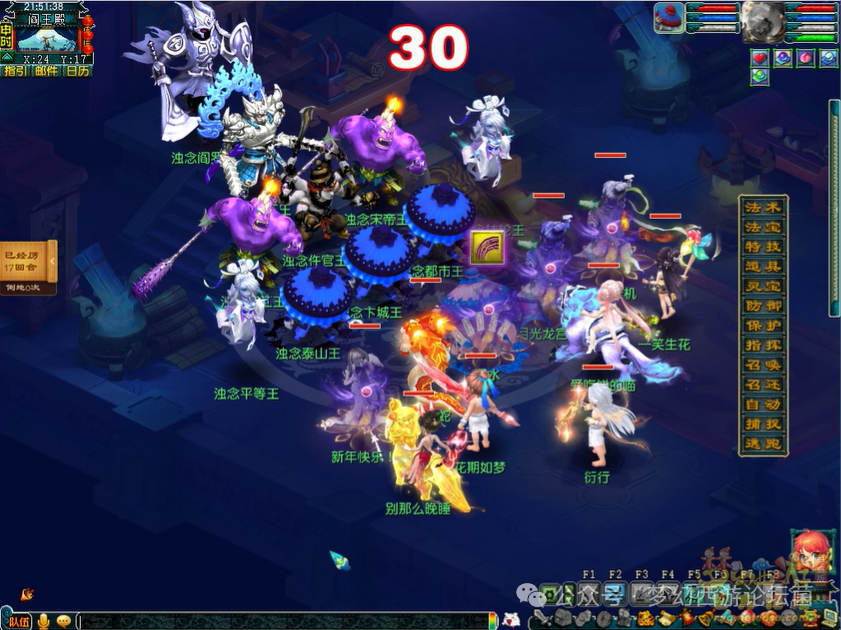841x630 pixels.
Task: Select 逃跑 to flee battle
Action: 763,444
